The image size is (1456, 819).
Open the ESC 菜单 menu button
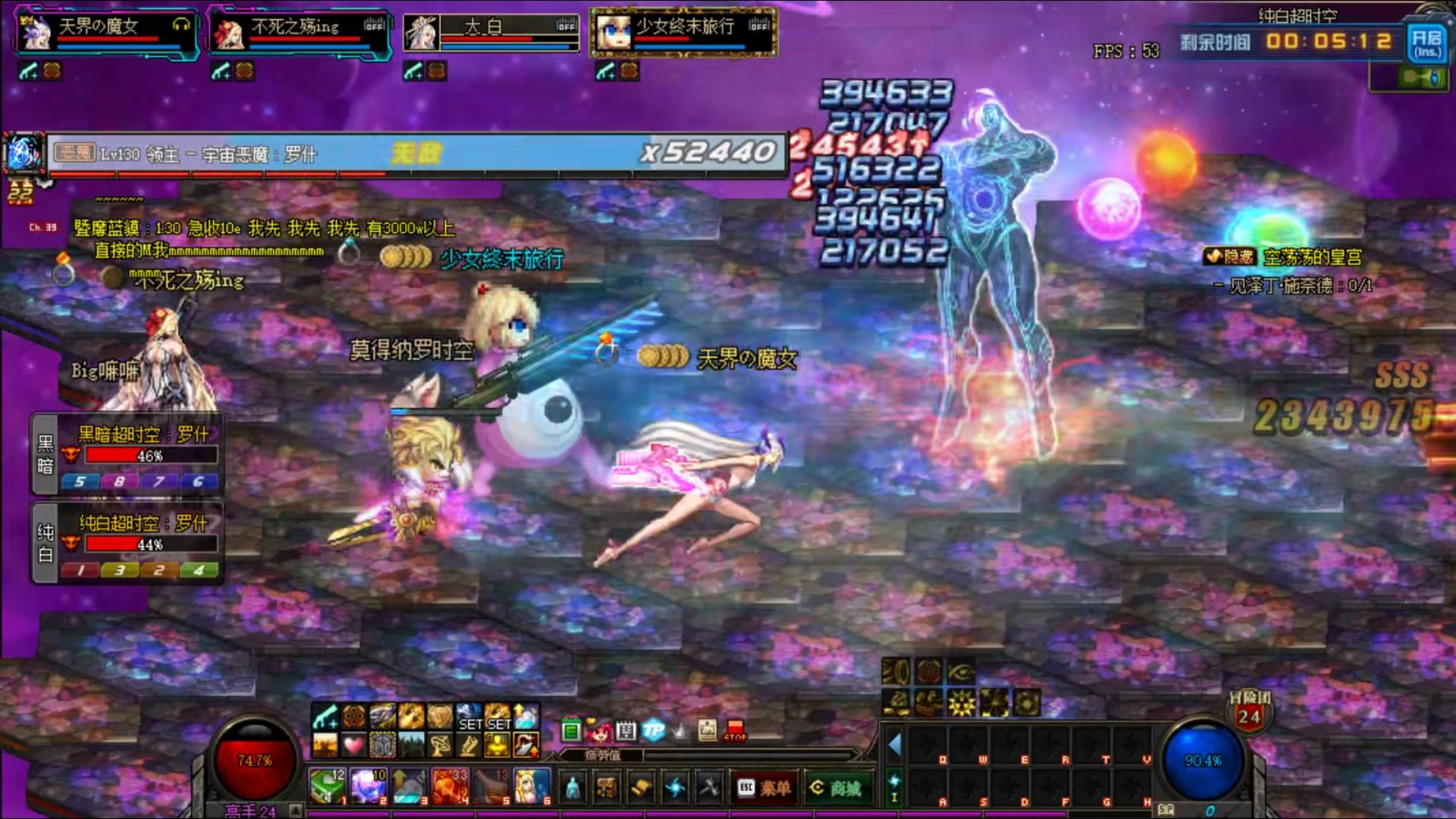pyautogui.click(x=764, y=789)
